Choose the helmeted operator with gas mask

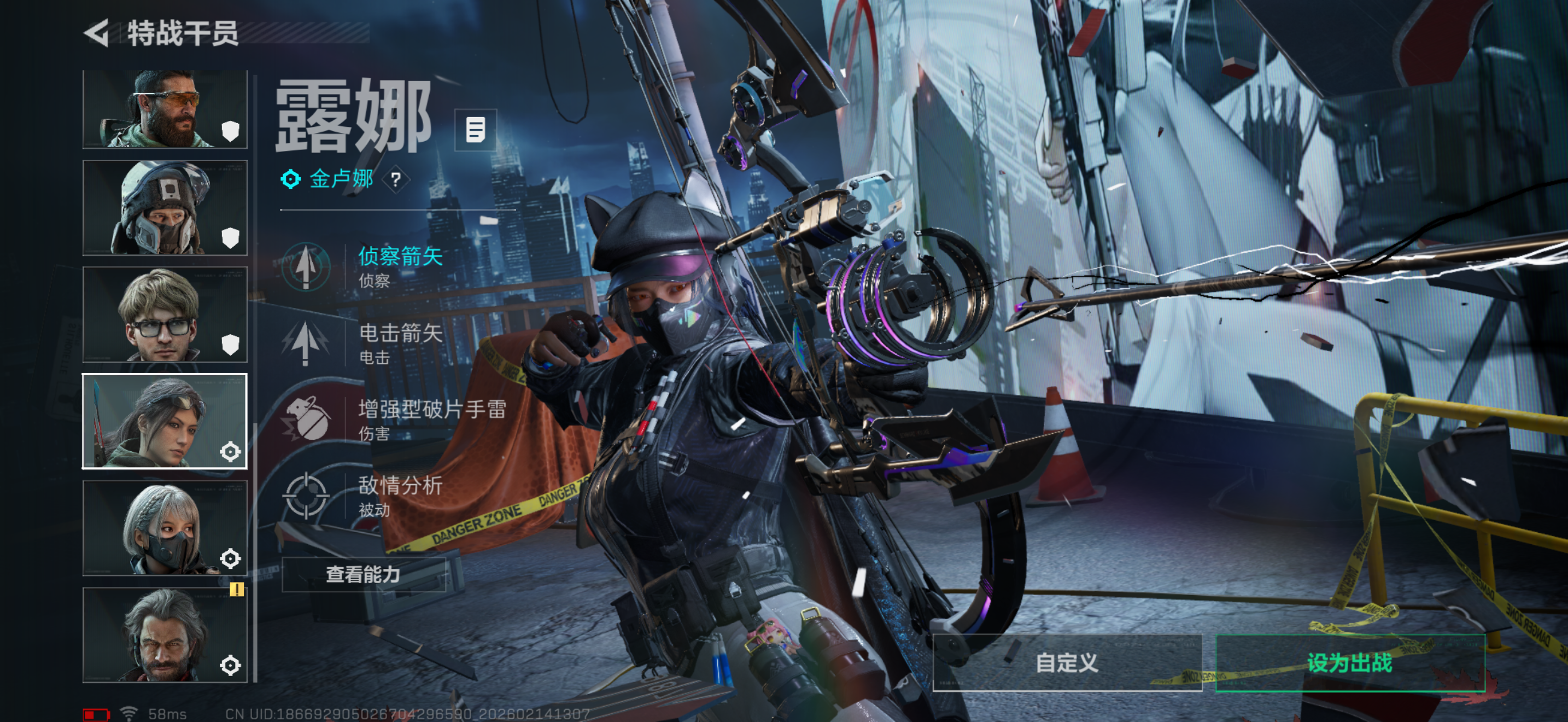point(165,208)
